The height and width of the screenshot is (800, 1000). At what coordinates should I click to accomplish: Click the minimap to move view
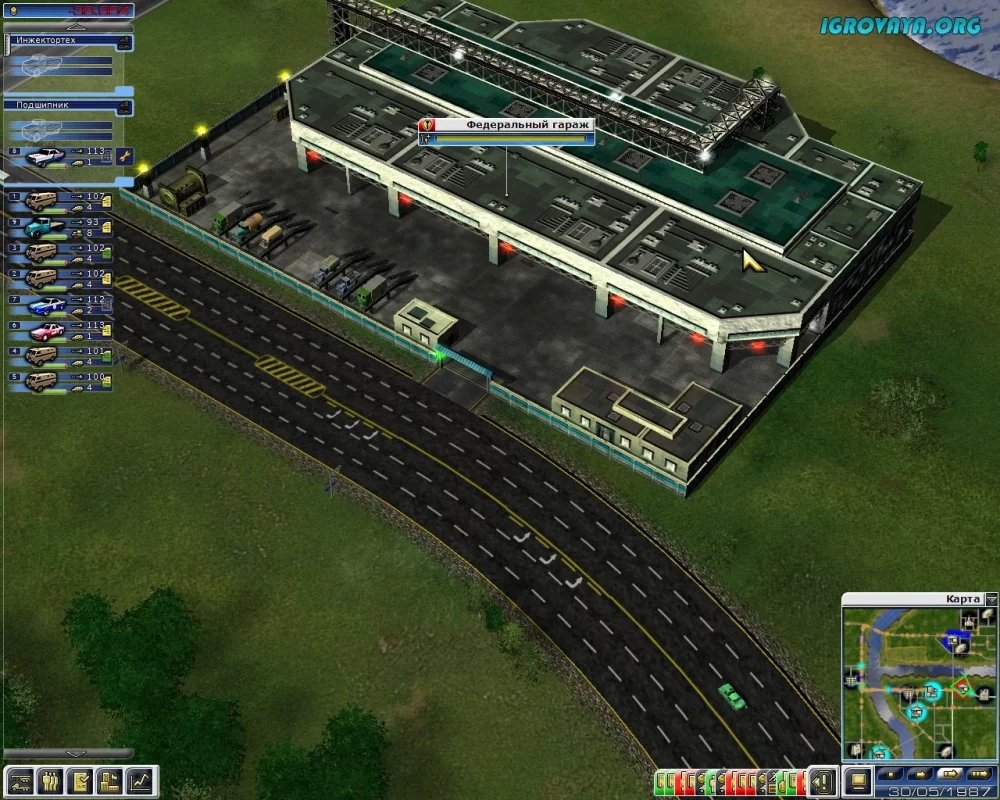910,680
